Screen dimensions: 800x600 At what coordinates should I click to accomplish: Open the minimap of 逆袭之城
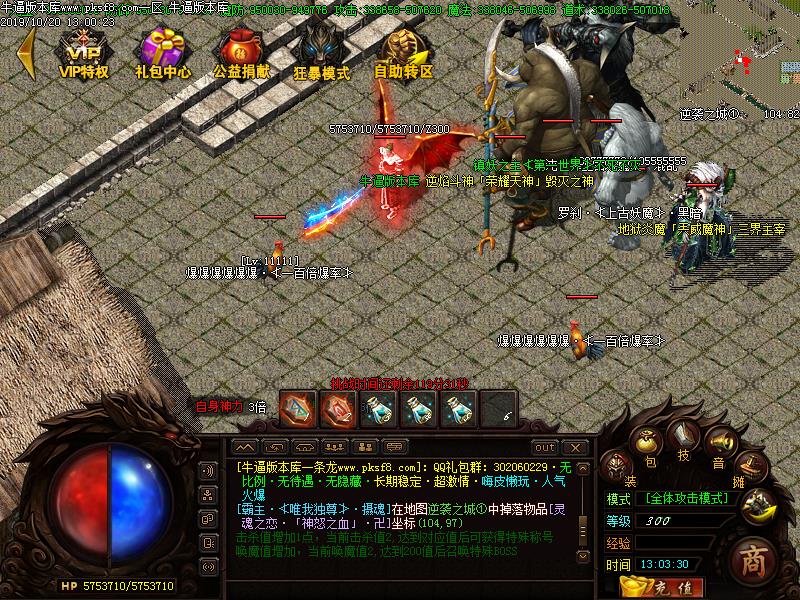click(x=740, y=55)
